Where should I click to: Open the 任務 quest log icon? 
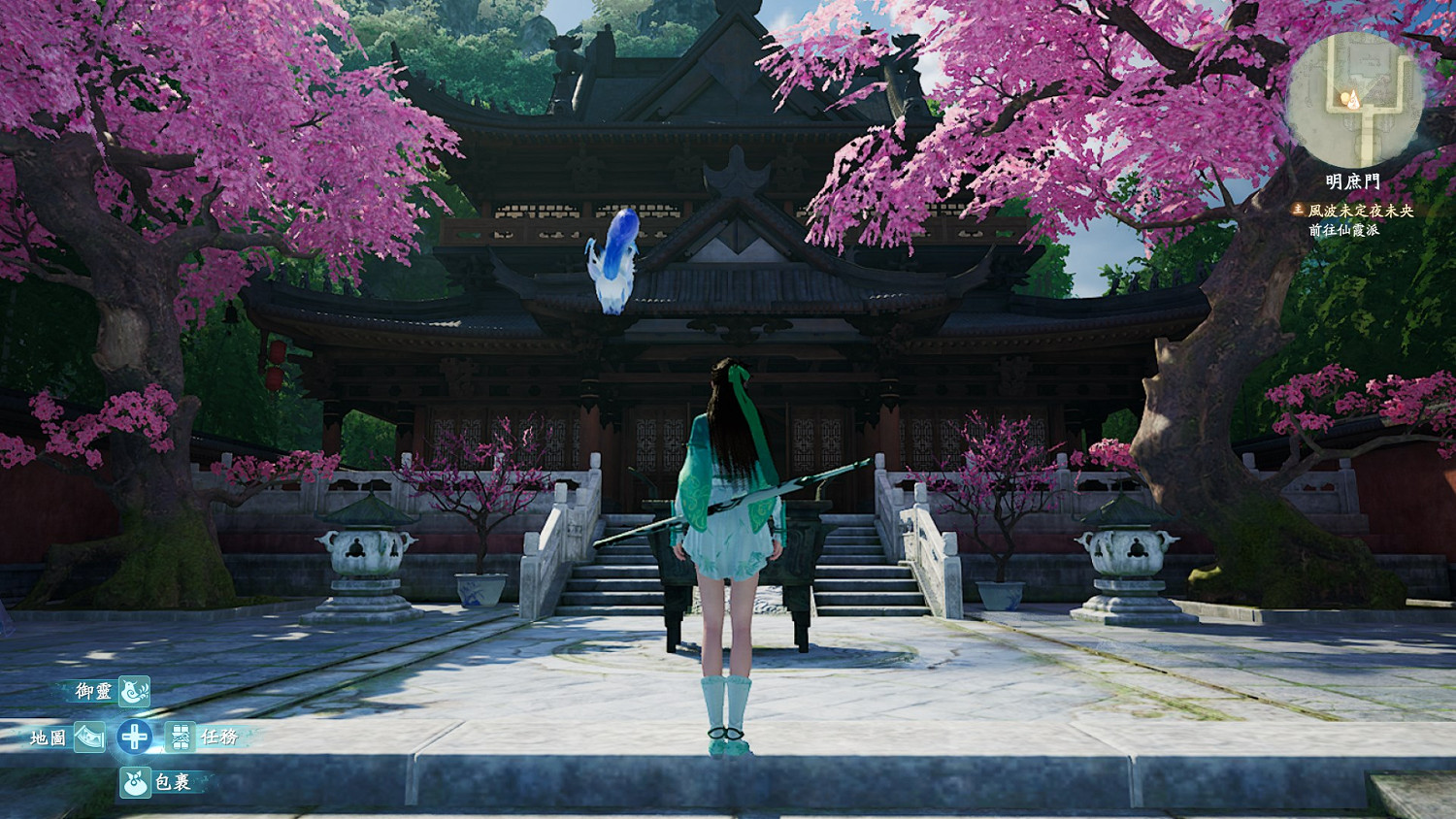(x=179, y=738)
